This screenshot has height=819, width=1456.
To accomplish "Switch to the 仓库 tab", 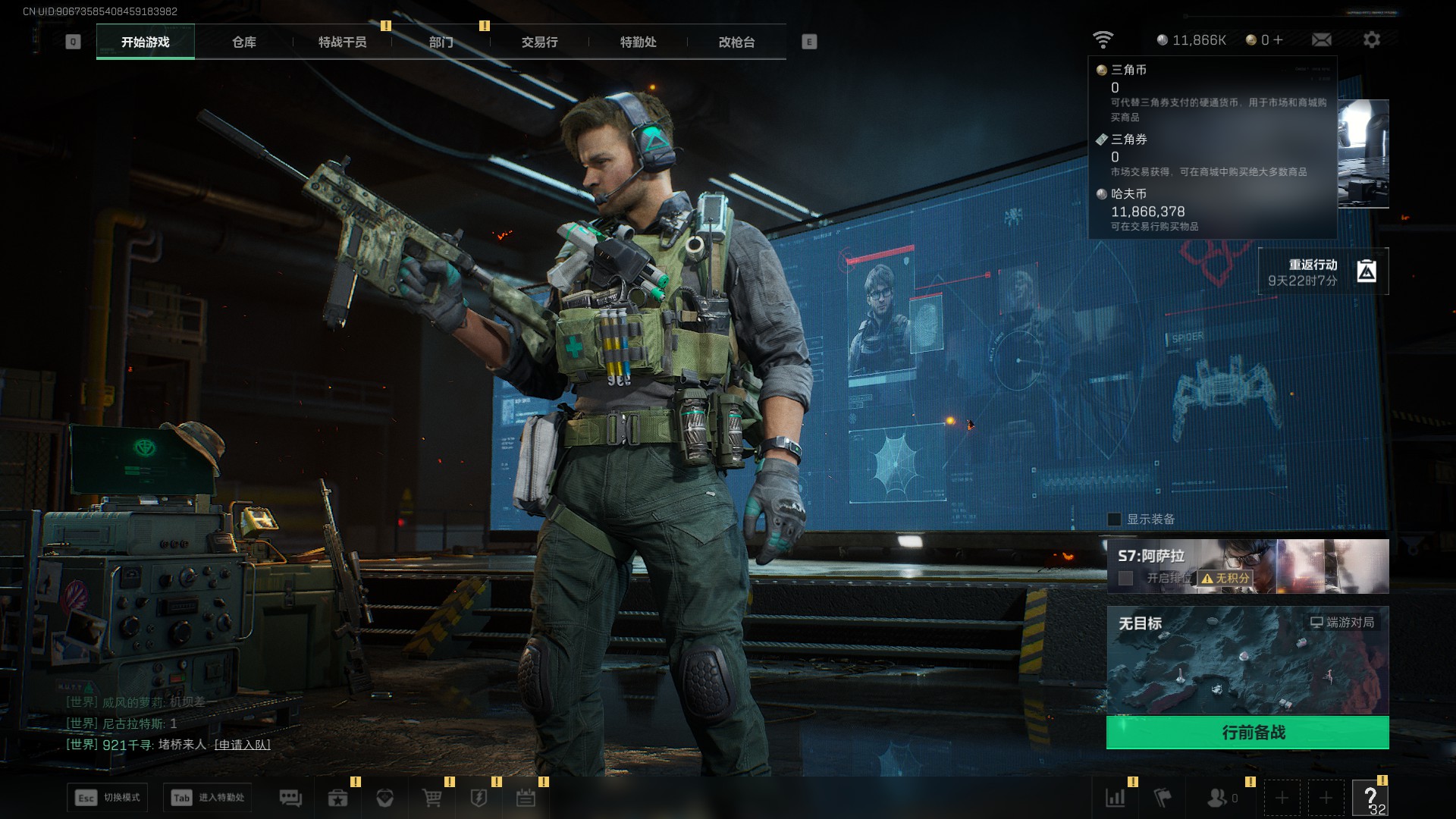I will [x=243, y=42].
